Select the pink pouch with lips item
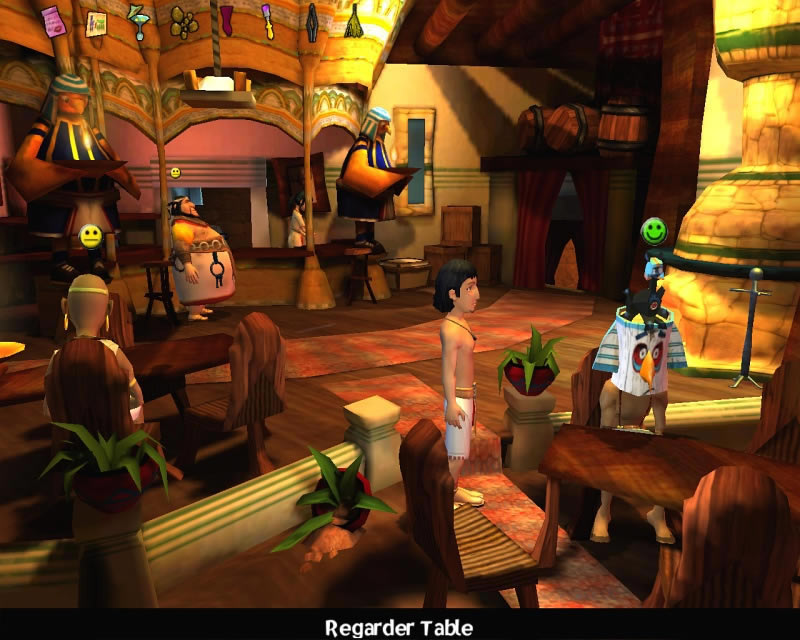800x640 pixels. (x=52, y=19)
